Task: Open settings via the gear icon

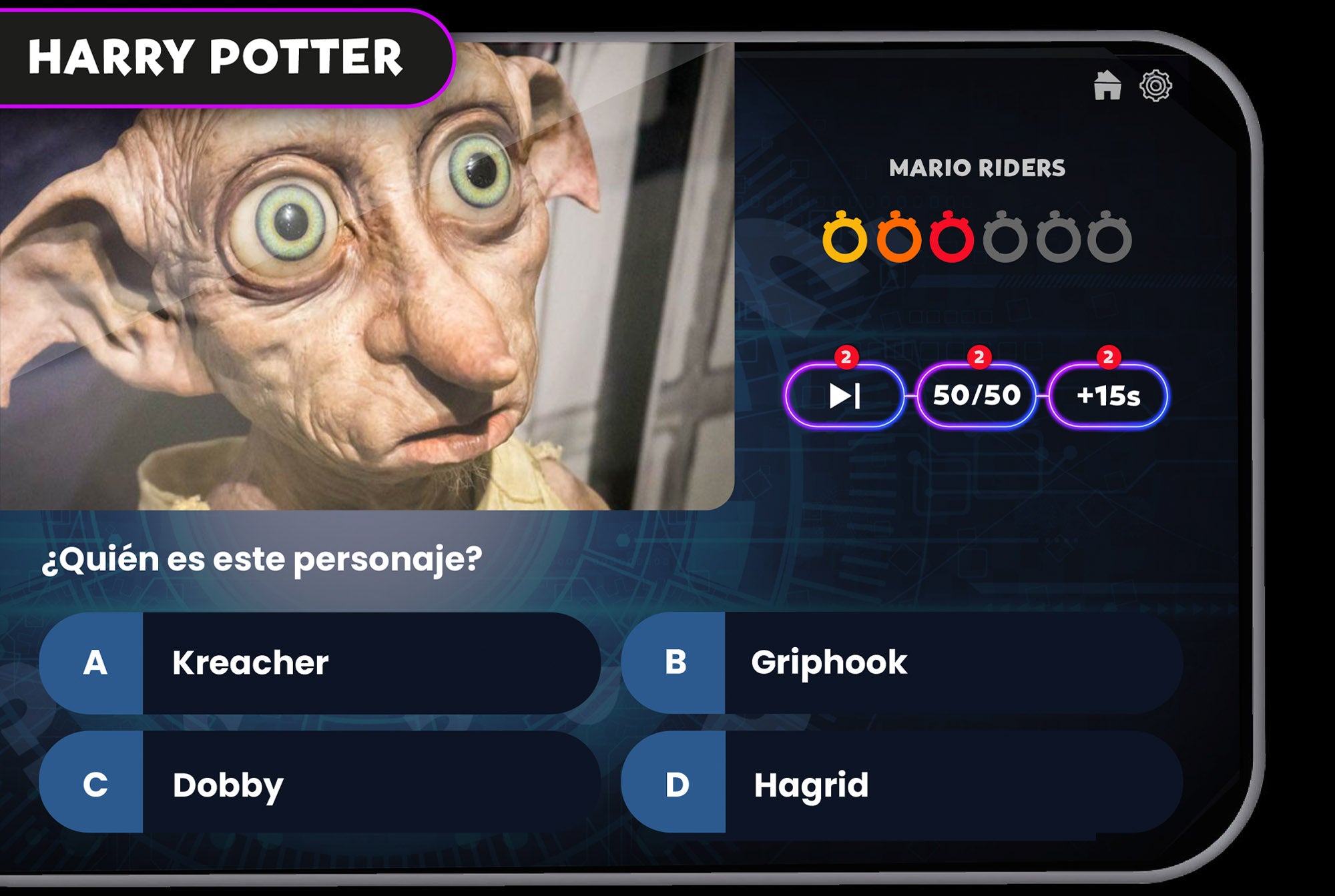Action: (1155, 85)
